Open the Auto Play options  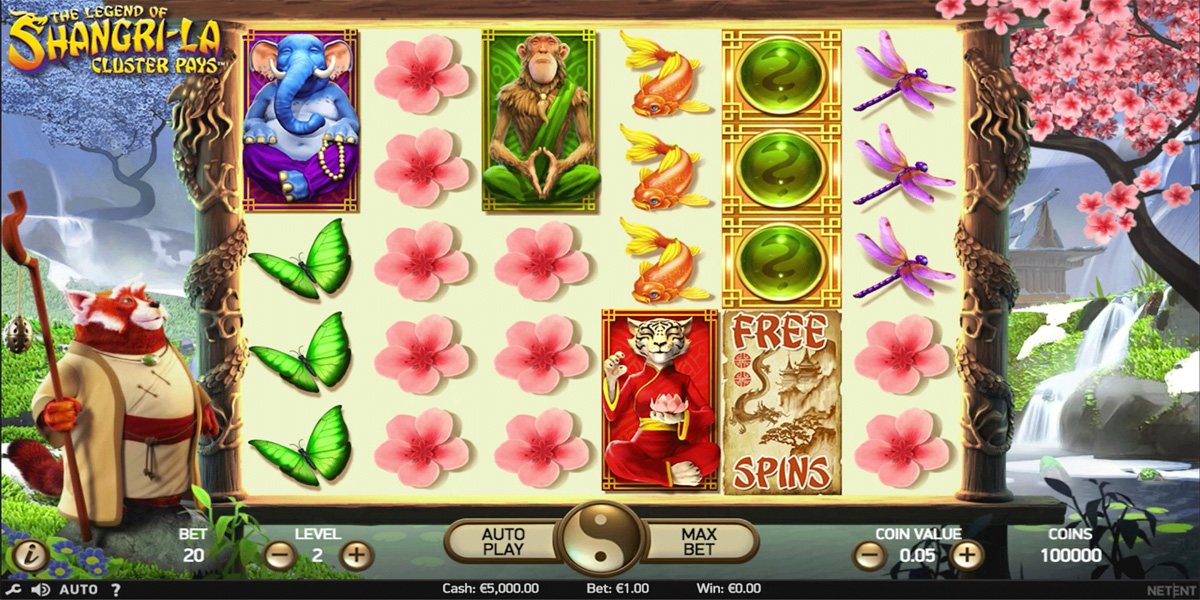(x=503, y=541)
